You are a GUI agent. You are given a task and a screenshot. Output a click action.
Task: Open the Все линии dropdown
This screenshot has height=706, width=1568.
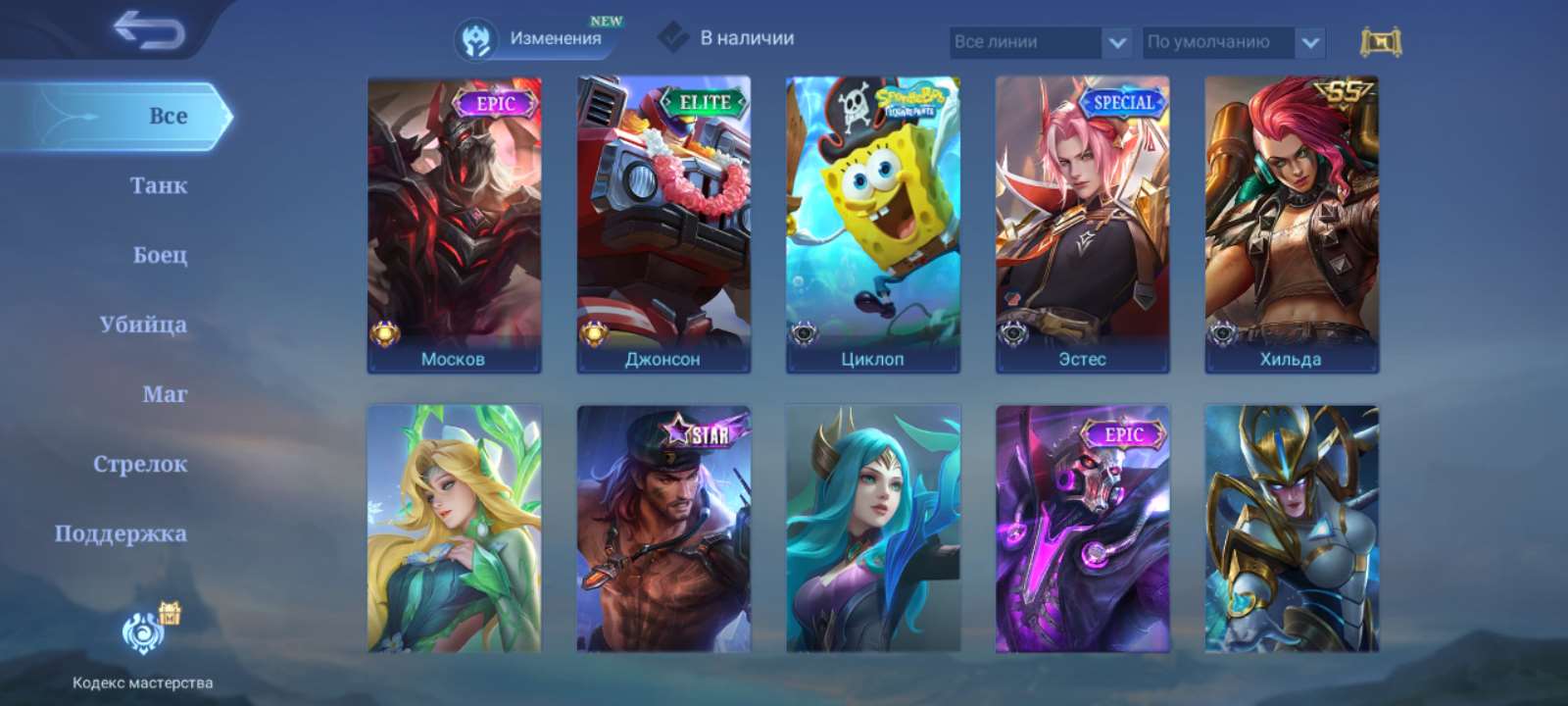(x=1026, y=41)
